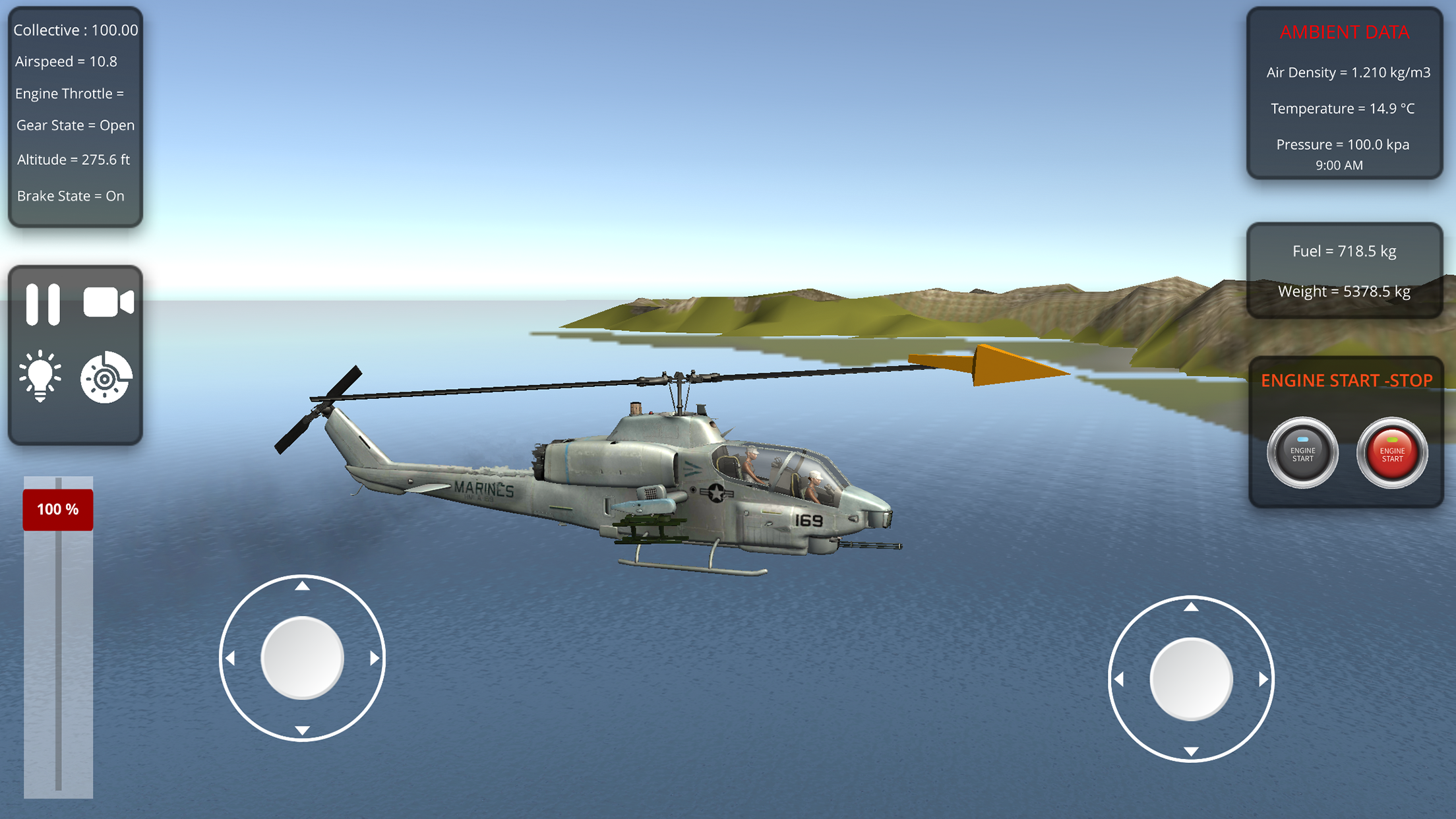Click the collective slider at 100 percent
Screen dimensions: 1456x819
coord(57,508)
